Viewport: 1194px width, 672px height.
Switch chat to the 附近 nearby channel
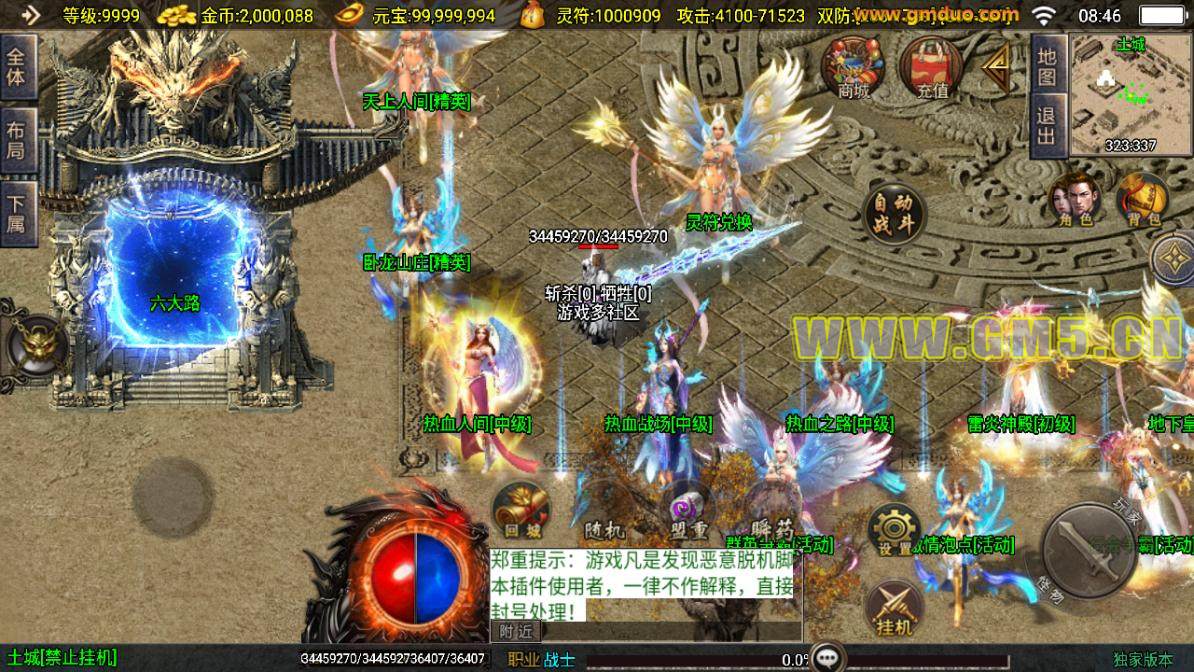[x=517, y=631]
